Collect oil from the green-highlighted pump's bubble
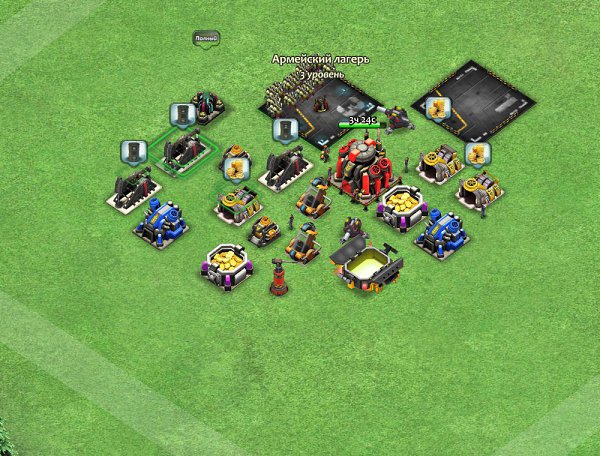 tap(182, 114)
